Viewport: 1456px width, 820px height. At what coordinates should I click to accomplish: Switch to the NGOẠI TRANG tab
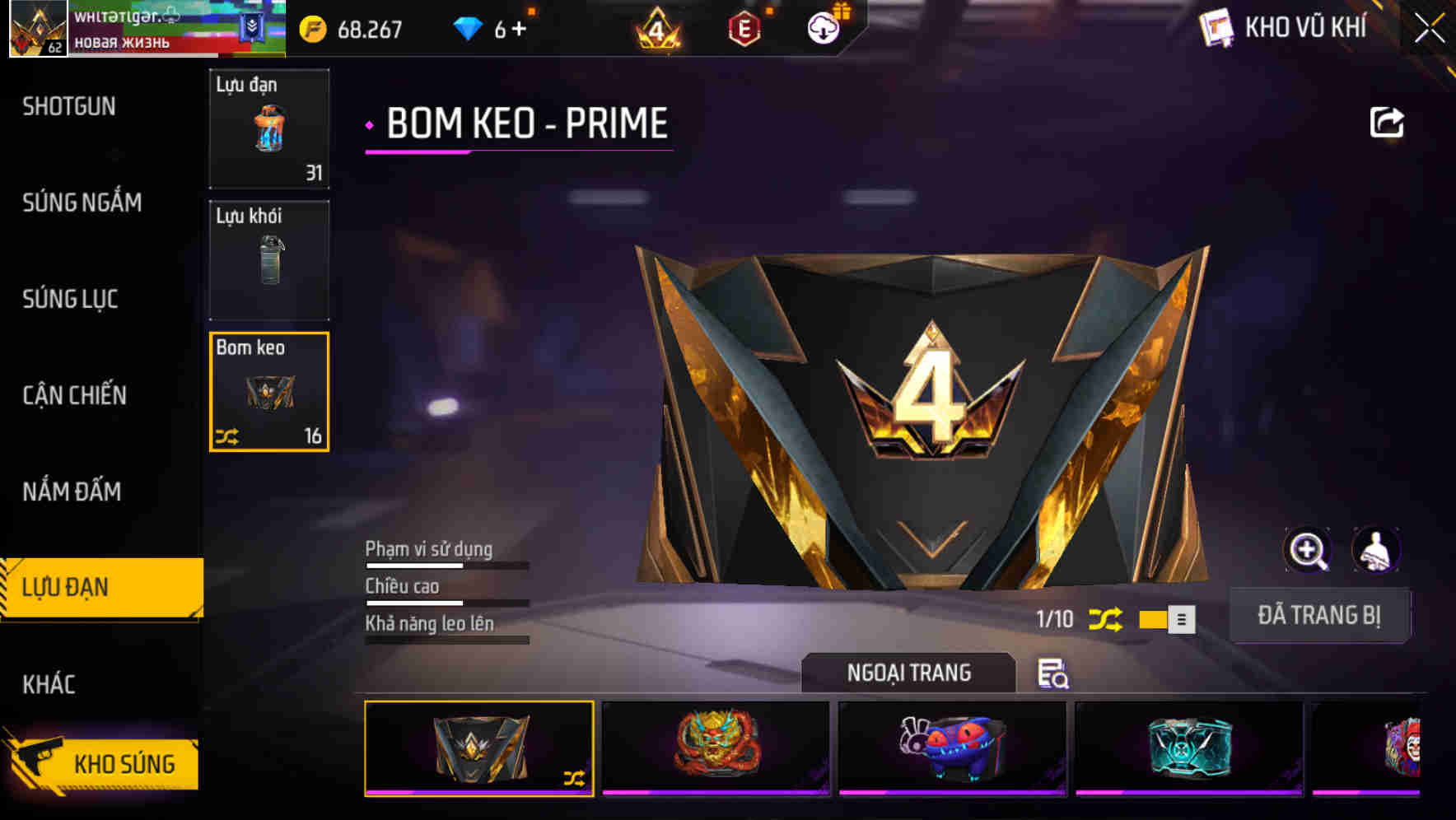(908, 673)
